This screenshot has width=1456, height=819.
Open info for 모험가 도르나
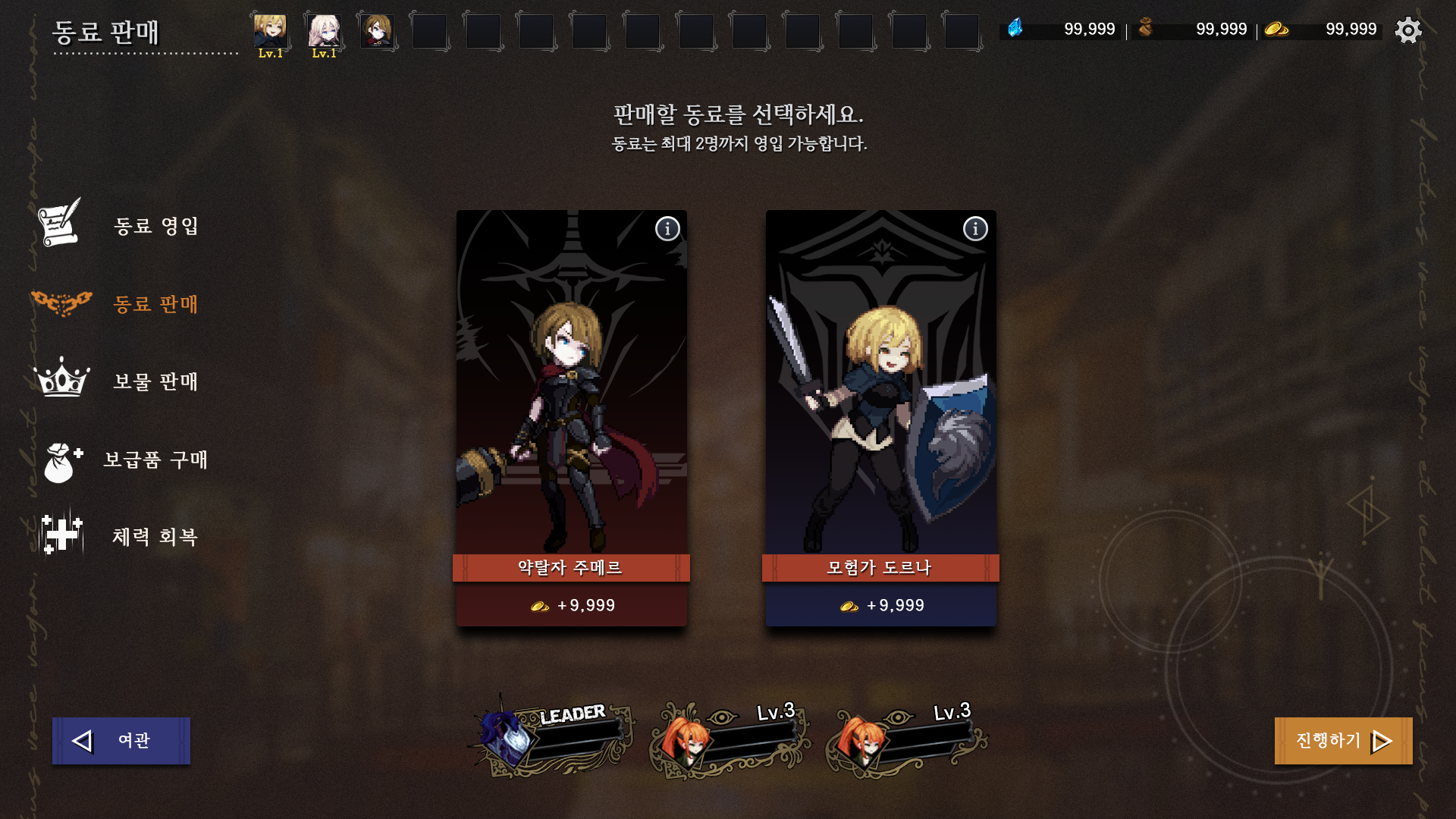[x=975, y=228]
